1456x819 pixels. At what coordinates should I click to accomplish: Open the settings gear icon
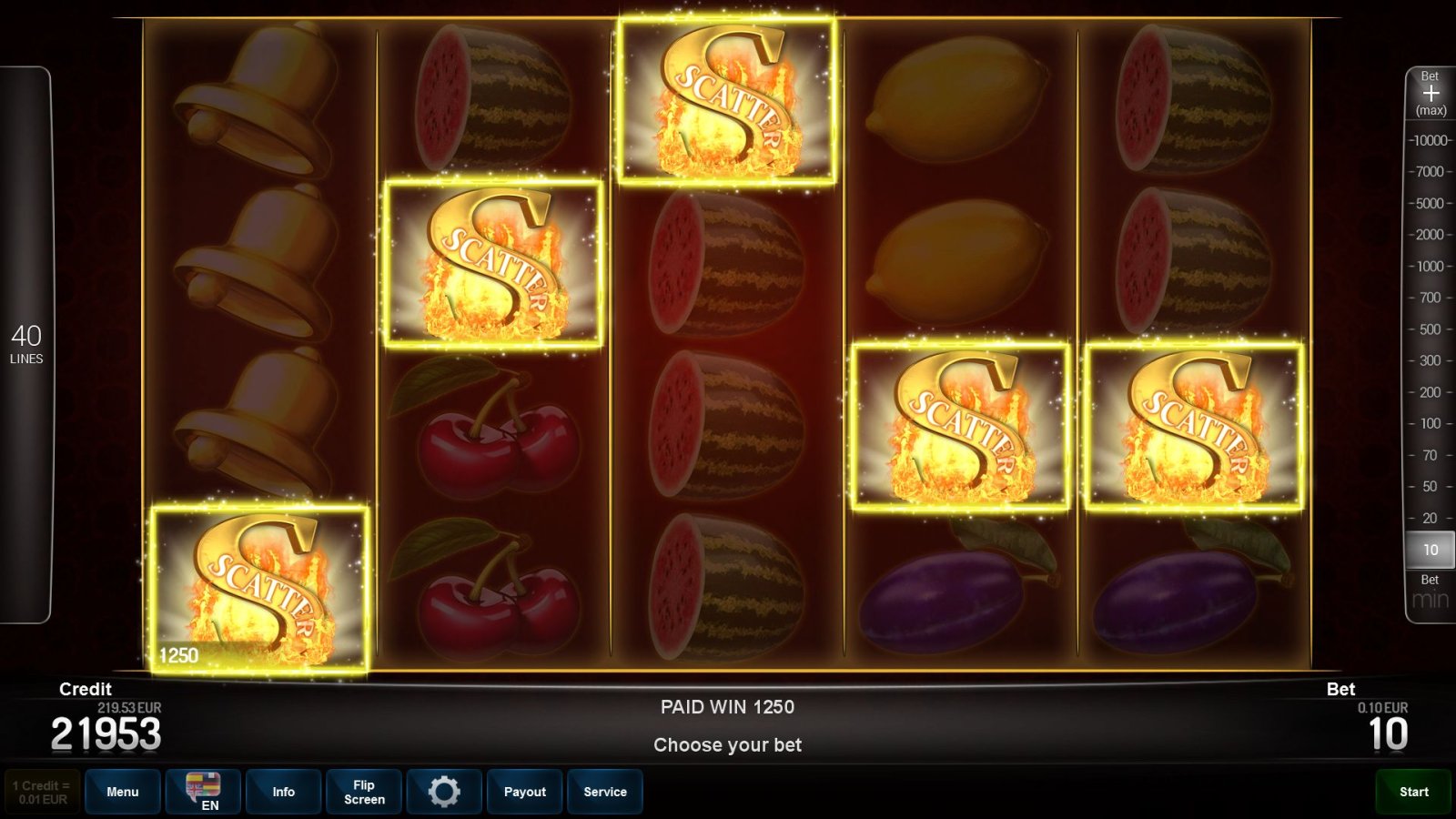pos(444,791)
